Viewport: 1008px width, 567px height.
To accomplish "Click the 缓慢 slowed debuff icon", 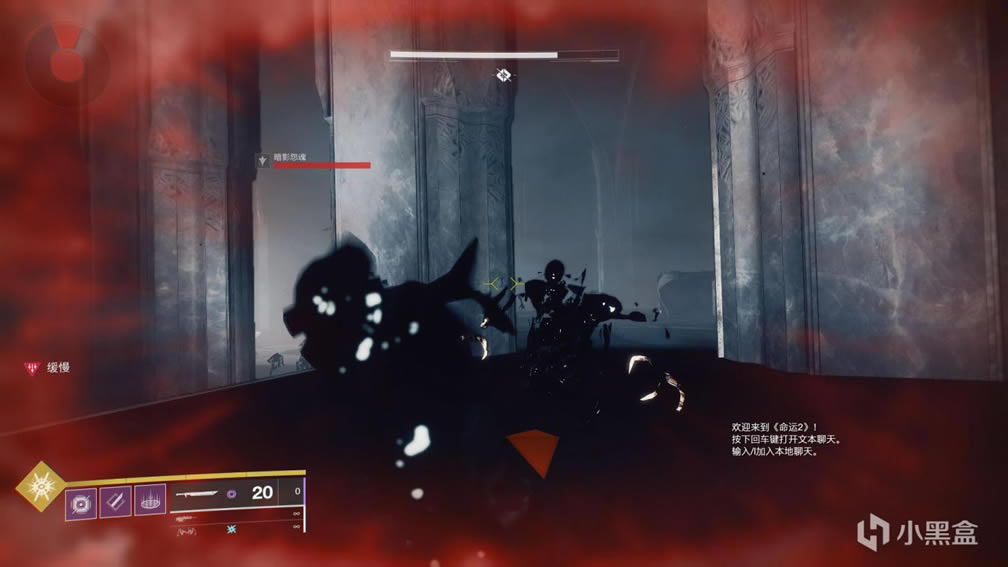I will (x=29, y=368).
